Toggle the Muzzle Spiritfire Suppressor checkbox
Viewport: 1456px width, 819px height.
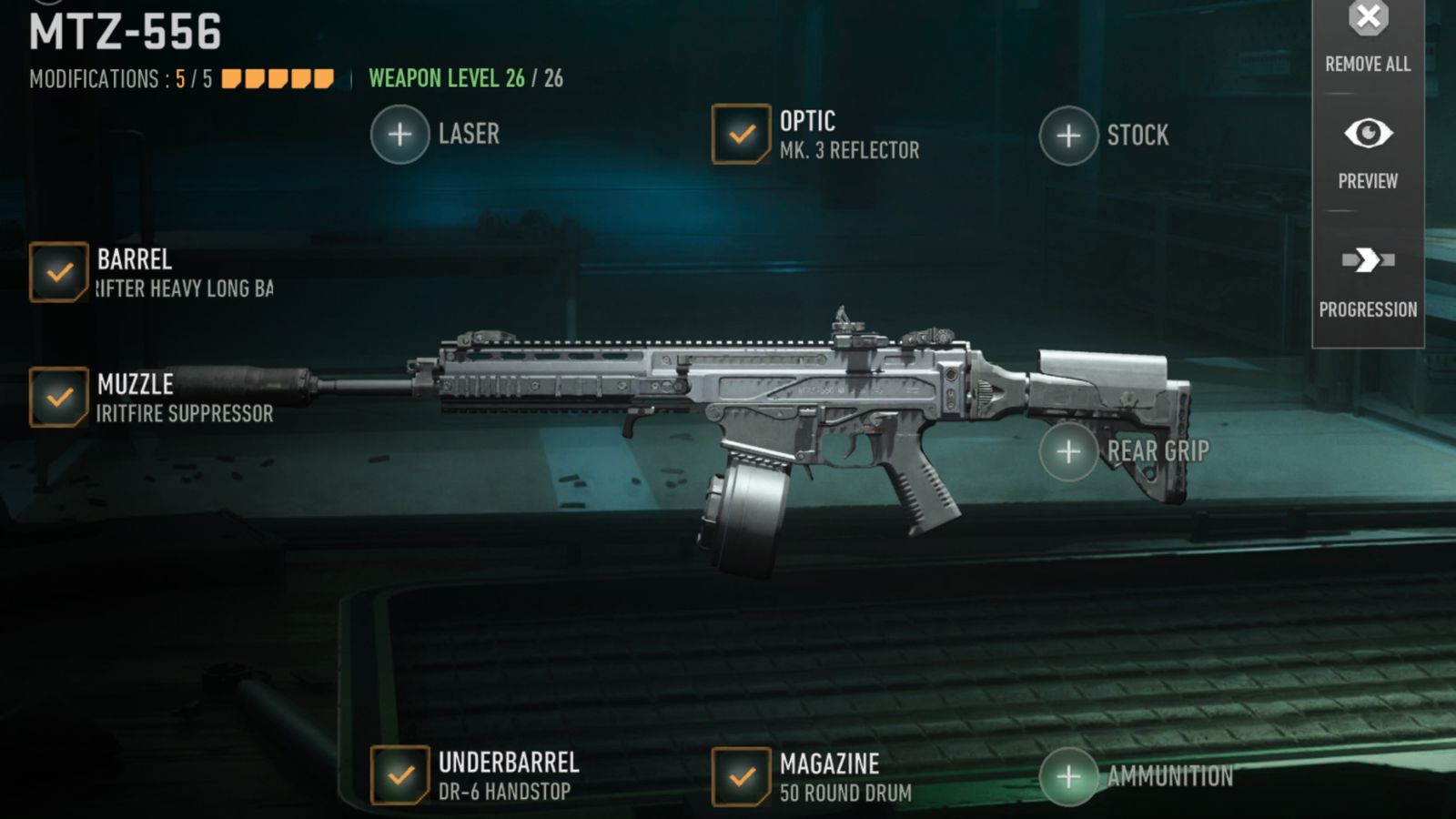click(57, 397)
